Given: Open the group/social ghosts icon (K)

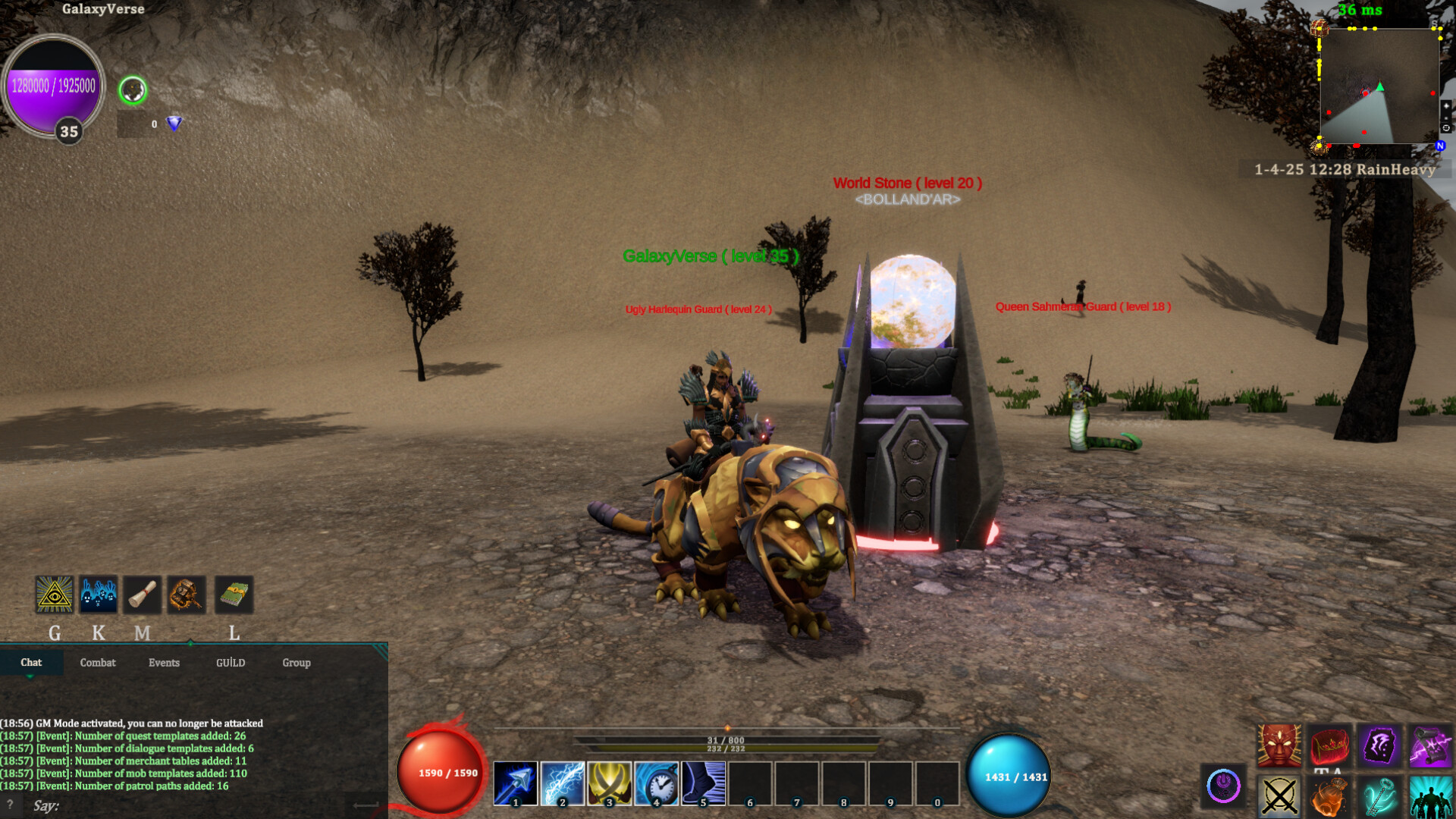Looking at the screenshot, I should (99, 595).
